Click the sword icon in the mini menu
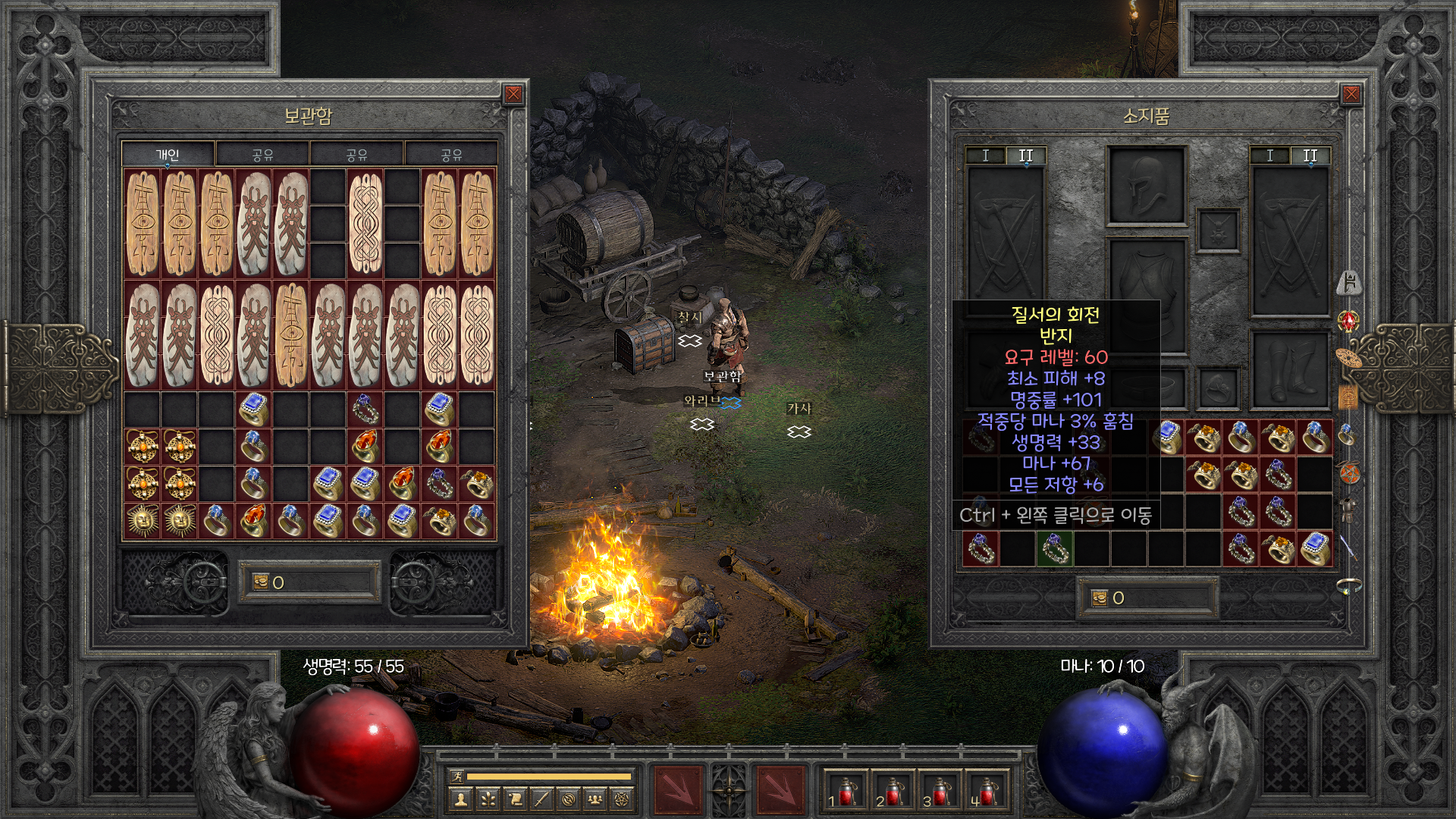This screenshot has width=1456, height=819. [x=541, y=799]
